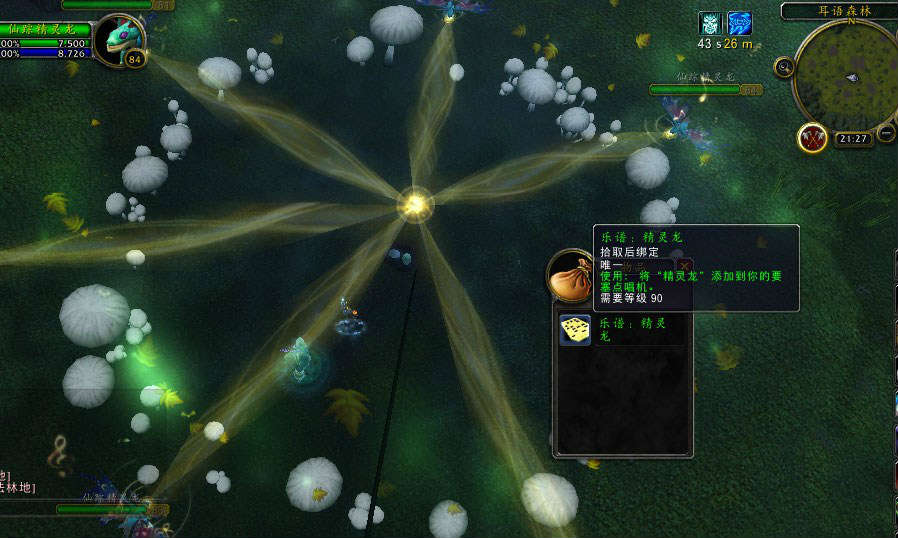Click the white skull-face buff icon
The height and width of the screenshot is (538, 898).
click(x=709, y=23)
